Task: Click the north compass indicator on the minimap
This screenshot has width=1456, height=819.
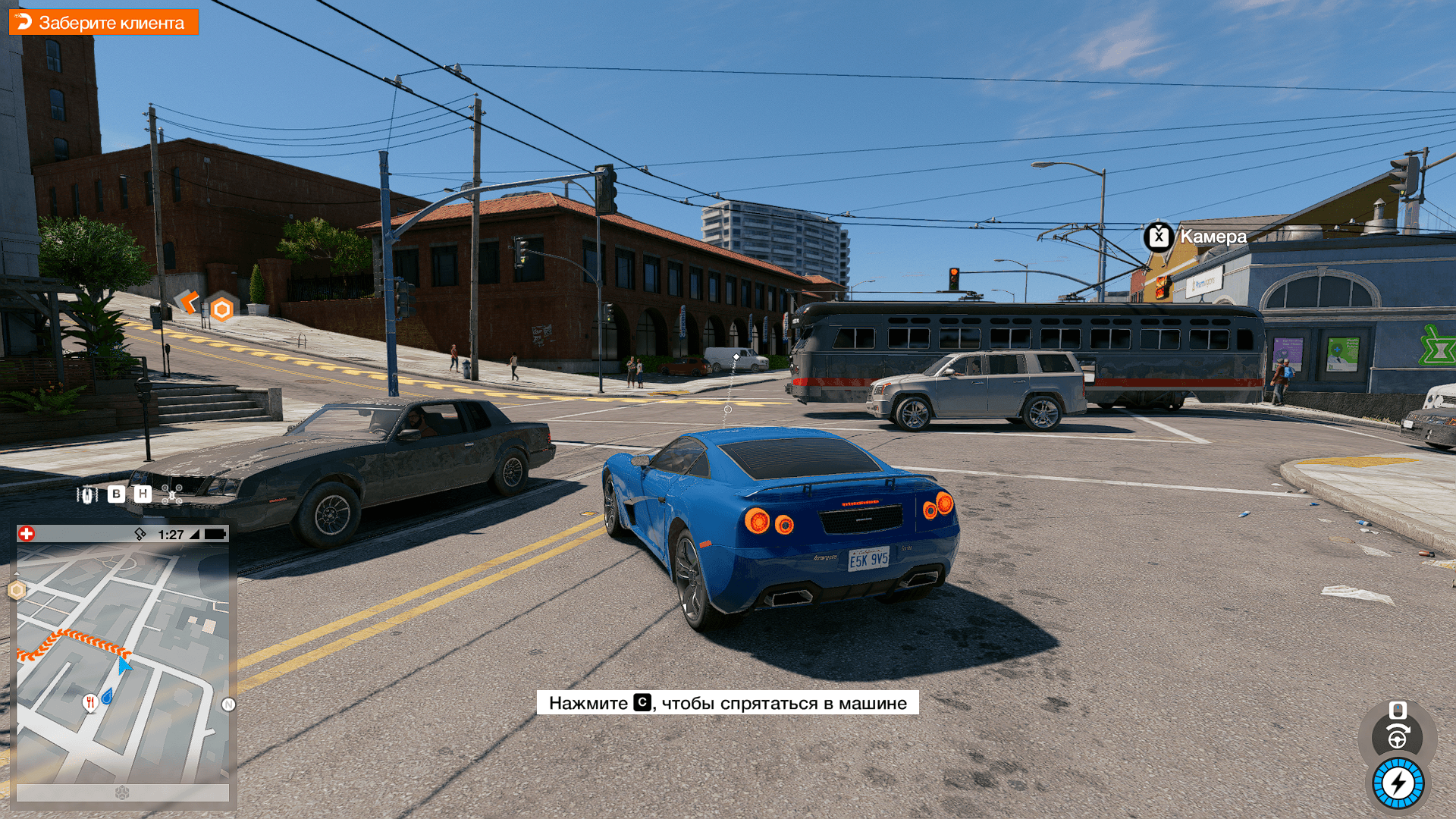Action: [x=228, y=704]
